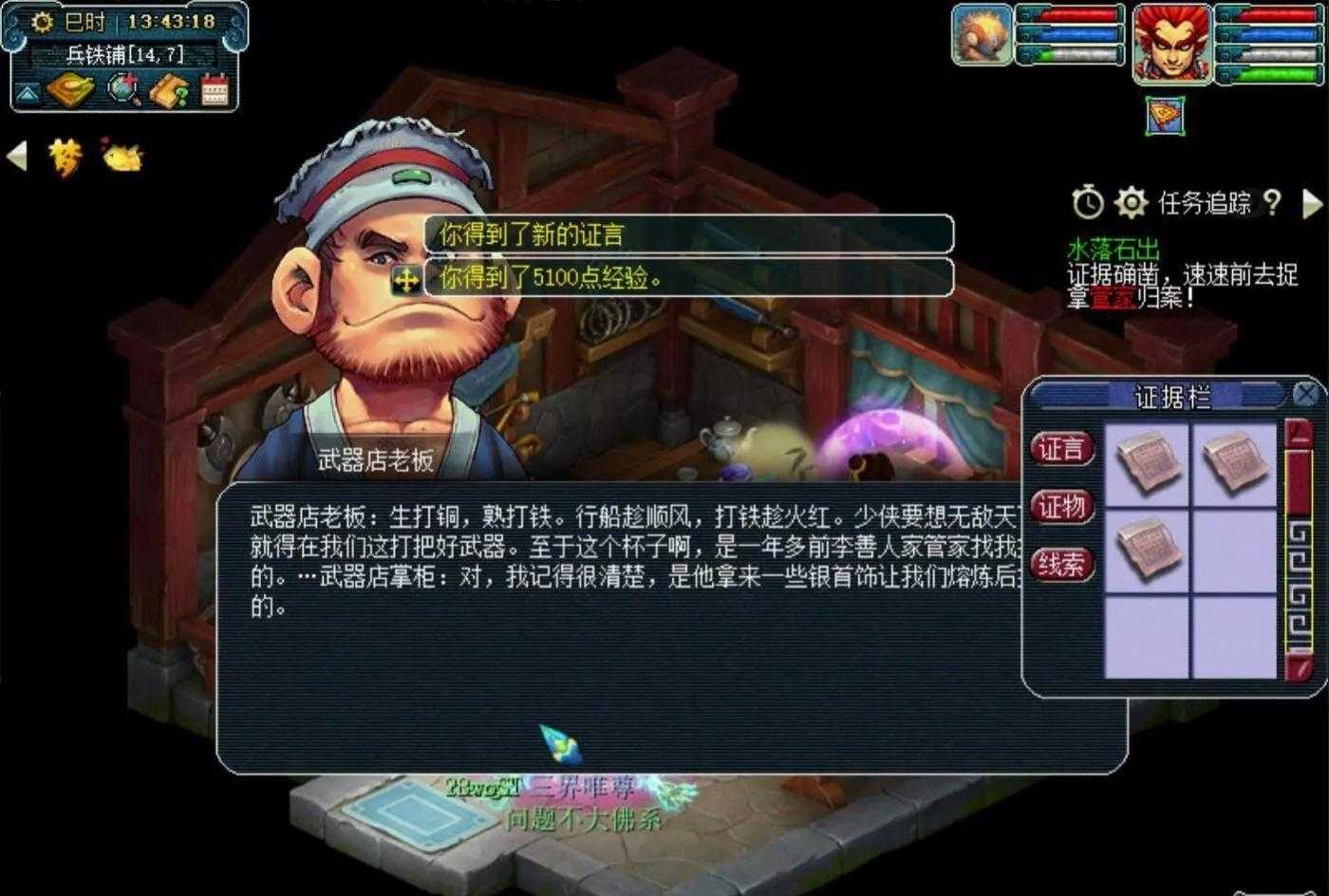The height and width of the screenshot is (896, 1329).
Task: Click the 梦 lightning icon on the left
Action: point(65,157)
